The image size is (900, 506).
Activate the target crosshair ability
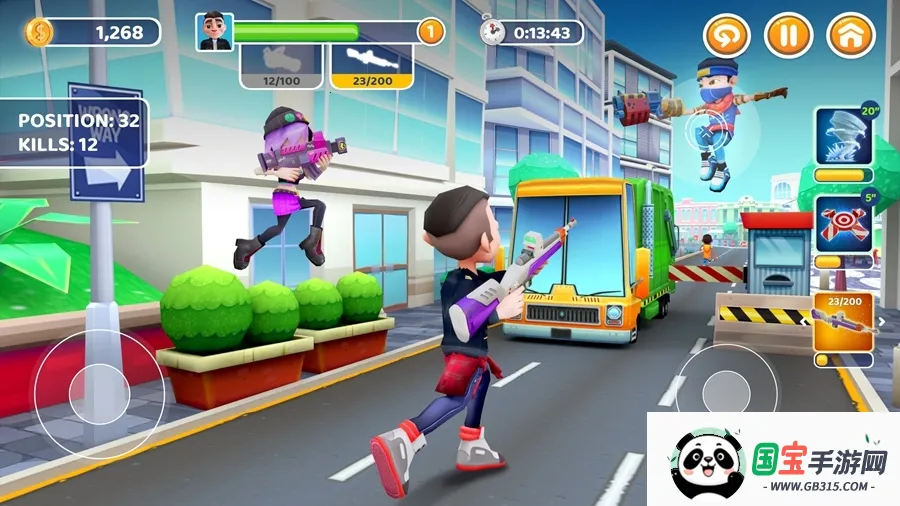click(844, 225)
